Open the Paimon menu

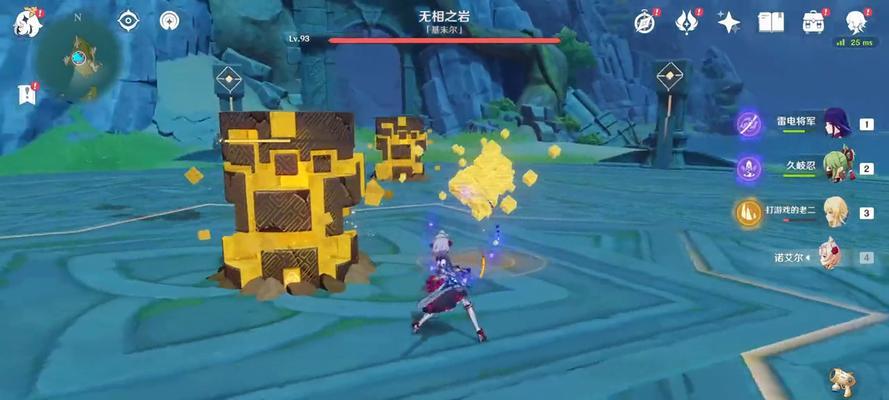tap(25, 22)
